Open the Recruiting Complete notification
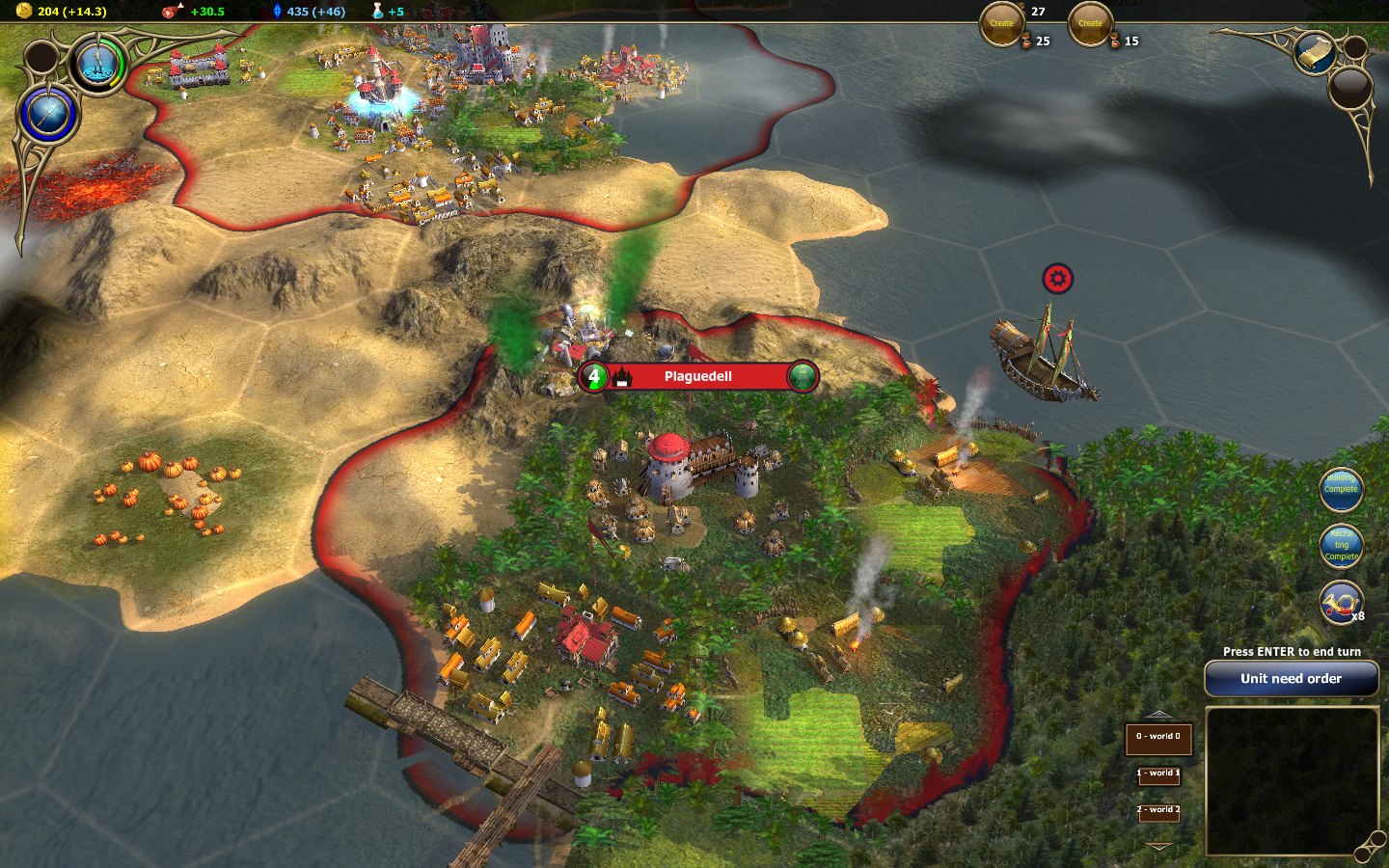 [x=1341, y=546]
